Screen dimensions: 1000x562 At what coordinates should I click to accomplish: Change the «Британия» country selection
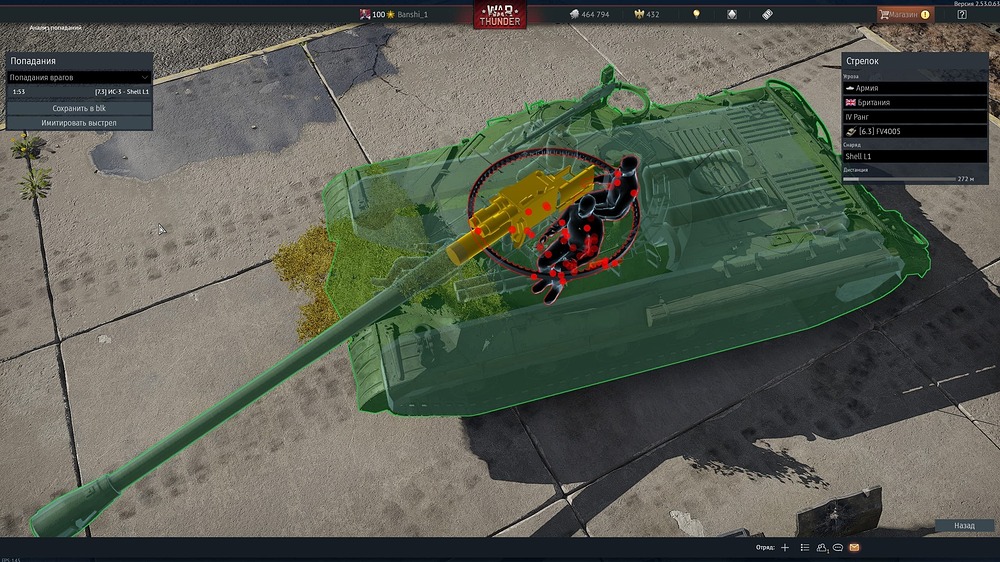(915, 103)
